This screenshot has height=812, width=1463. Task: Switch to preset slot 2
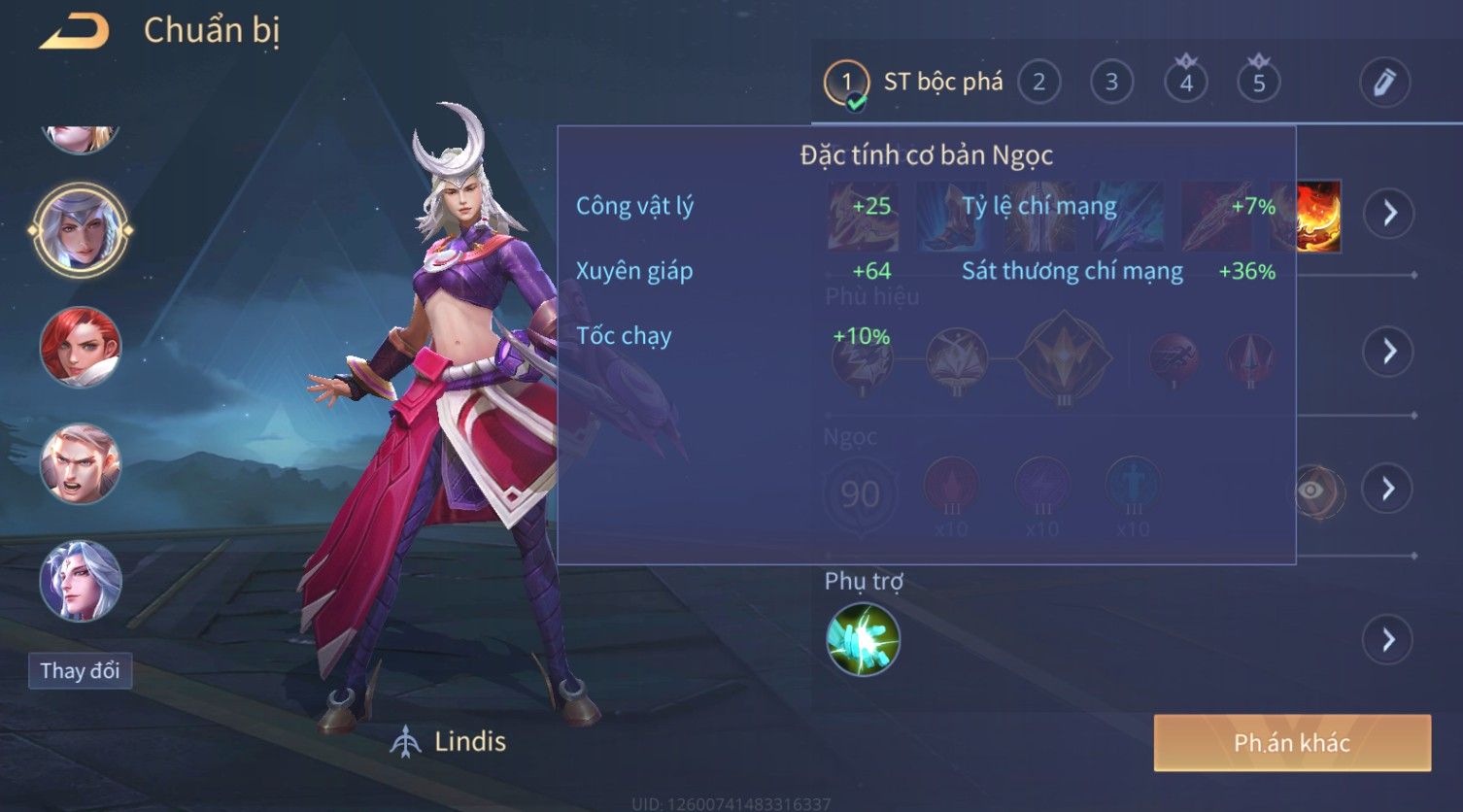pyautogui.click(x=1038, y=83)
